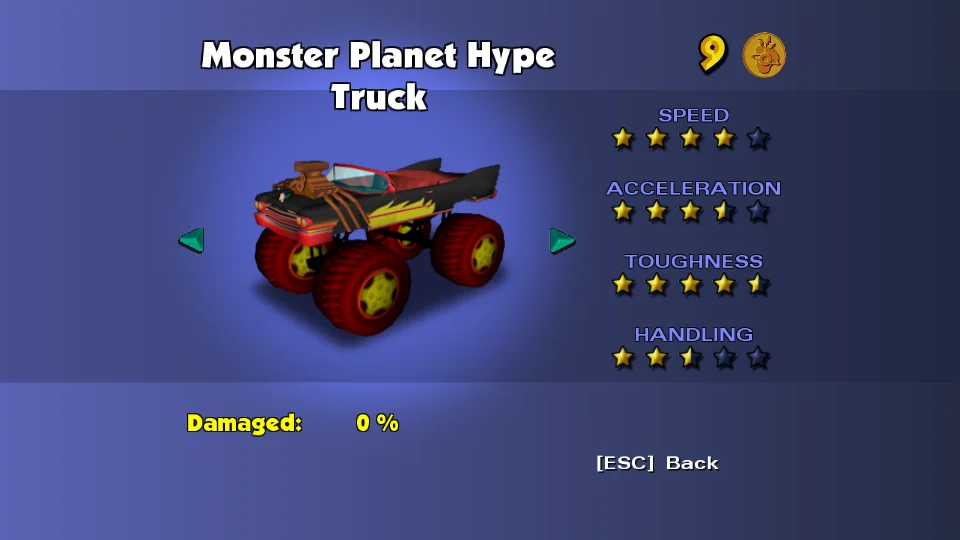Show the next vehicle with the right arrow
The width and height of the screenshot is (960, 540).
[562, 240]
